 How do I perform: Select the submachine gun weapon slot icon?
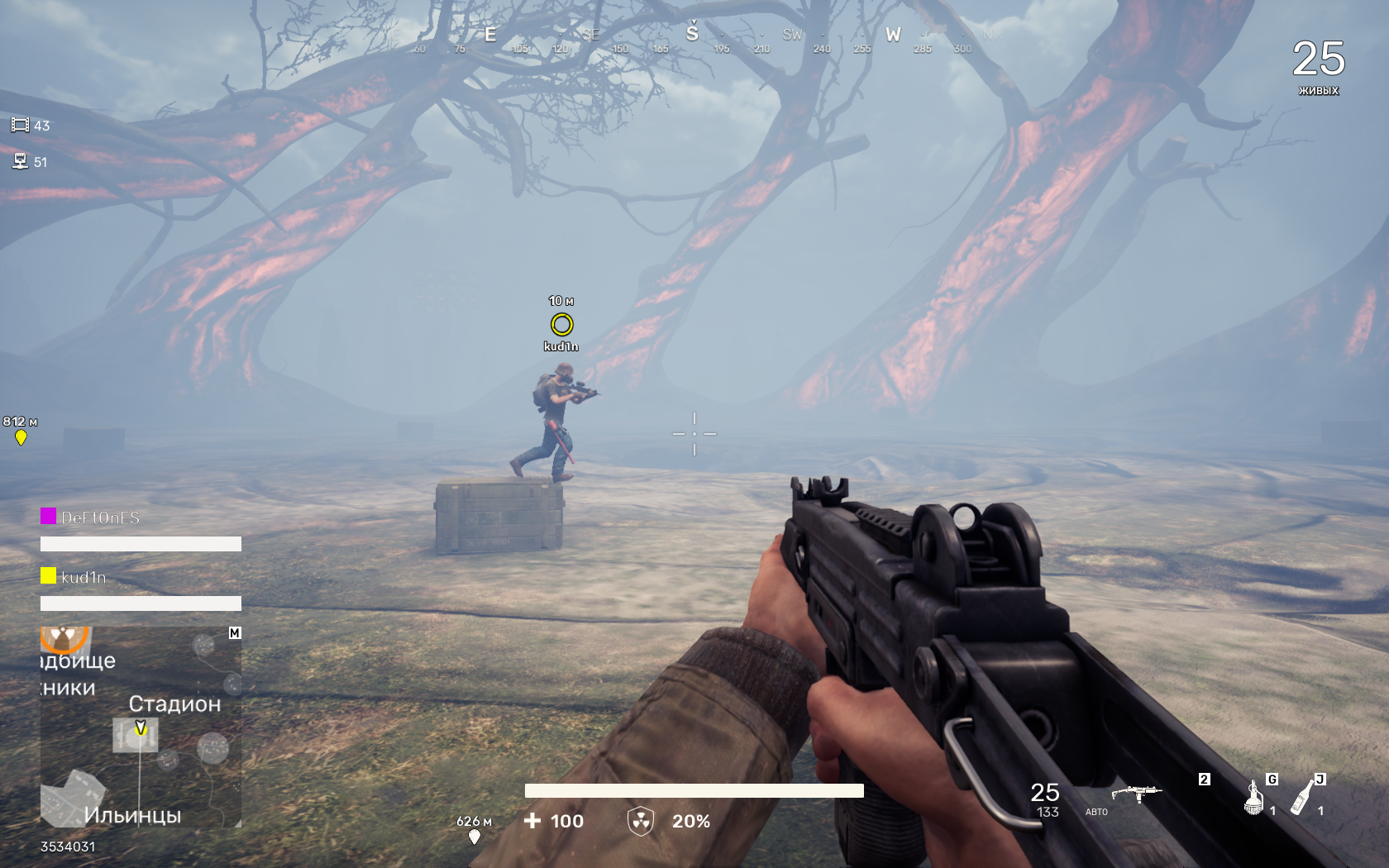pos(1136,794)
